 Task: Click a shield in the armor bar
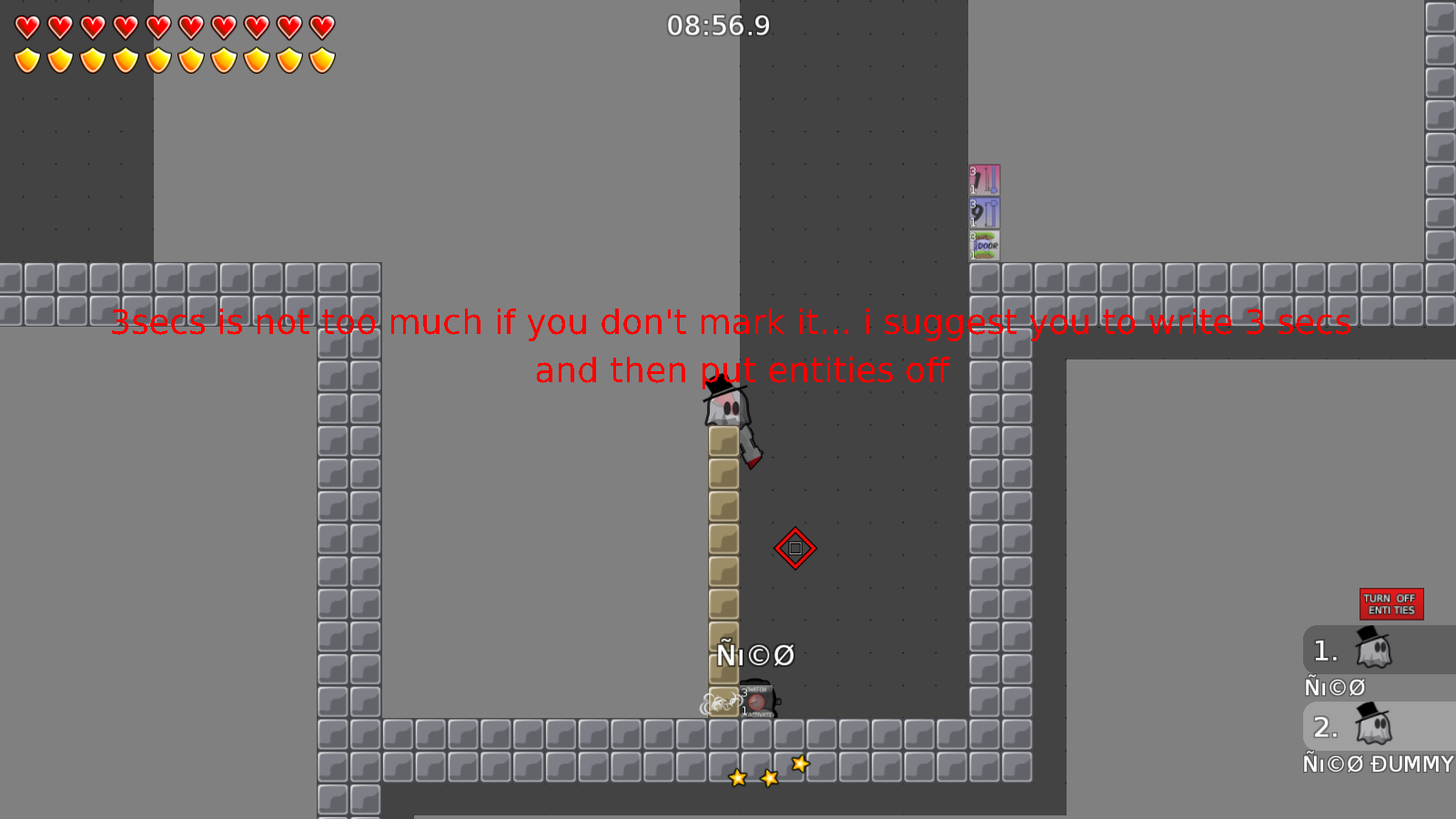point(26,58)
